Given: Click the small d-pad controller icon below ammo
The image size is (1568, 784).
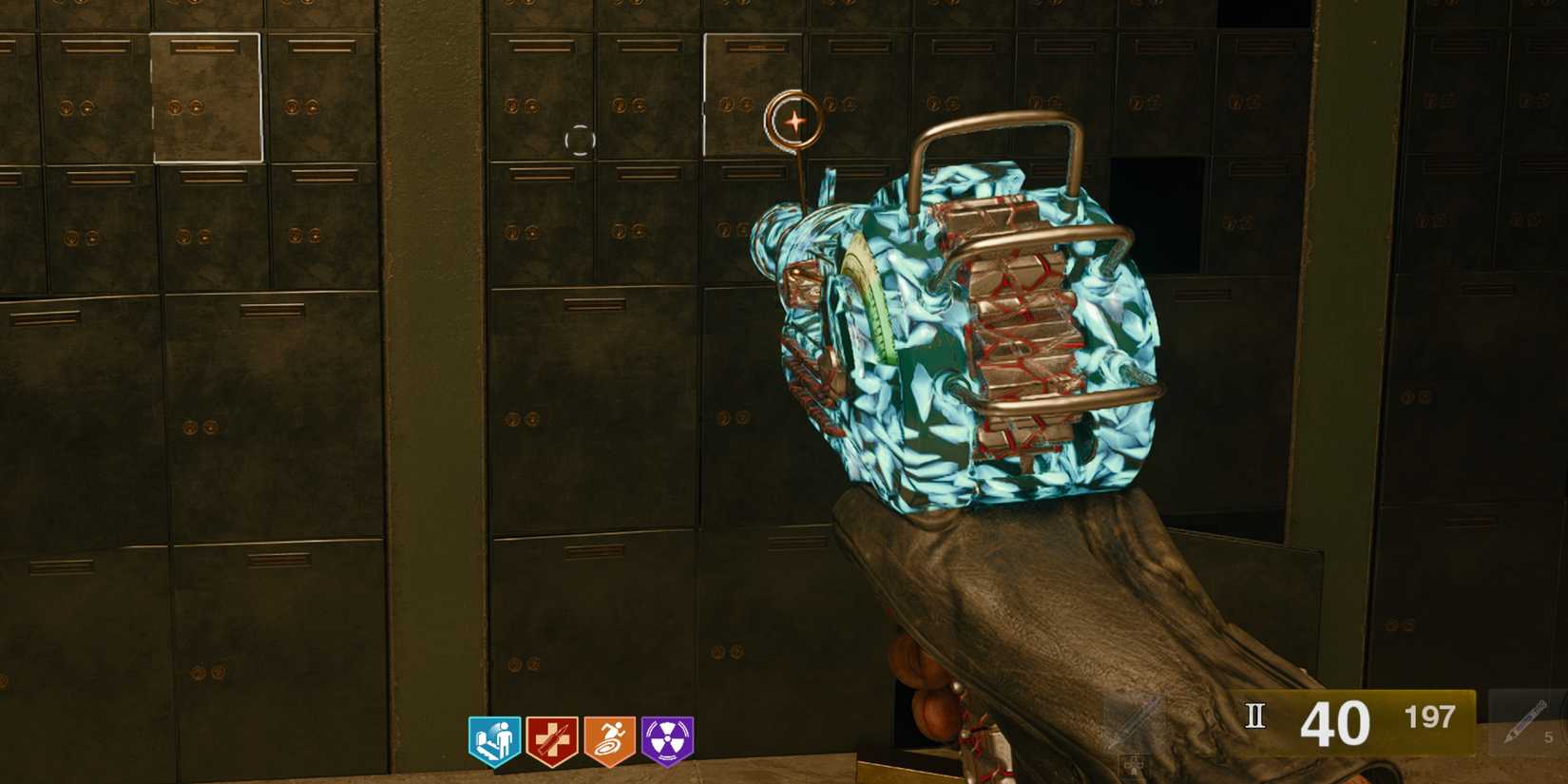Looking at the screenshot, I should 1132,762.
